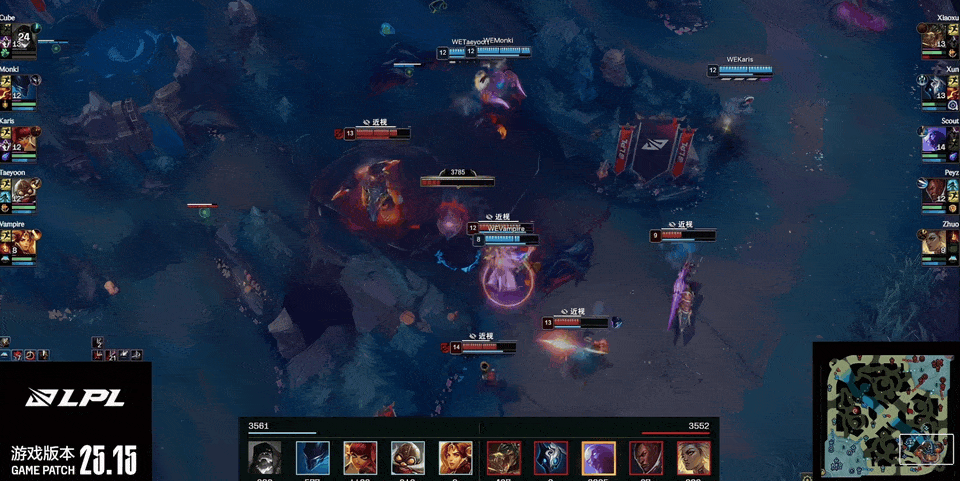Choose the highlighted purple champion in bottom bar
Image resolution: width=960 pixels, height=481 pixels.
(x=599, y=458)
